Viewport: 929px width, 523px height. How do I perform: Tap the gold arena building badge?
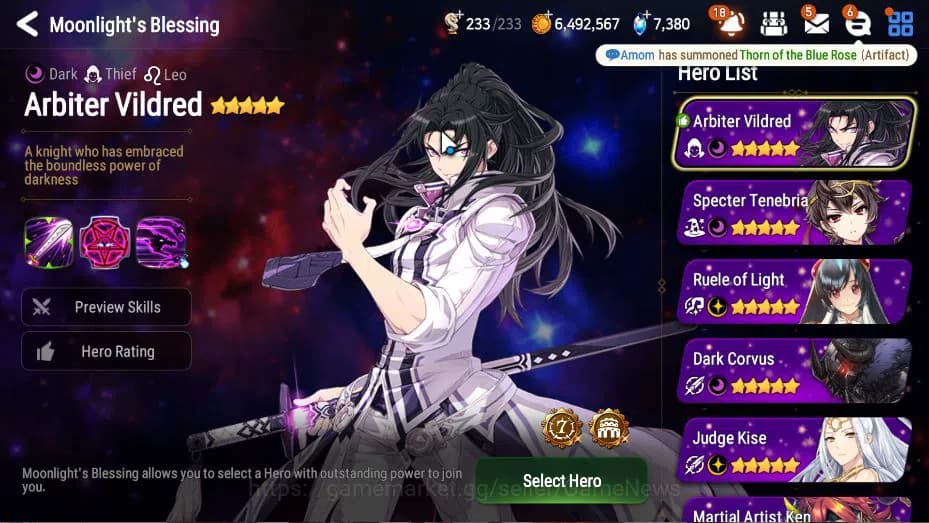point(607,428)
